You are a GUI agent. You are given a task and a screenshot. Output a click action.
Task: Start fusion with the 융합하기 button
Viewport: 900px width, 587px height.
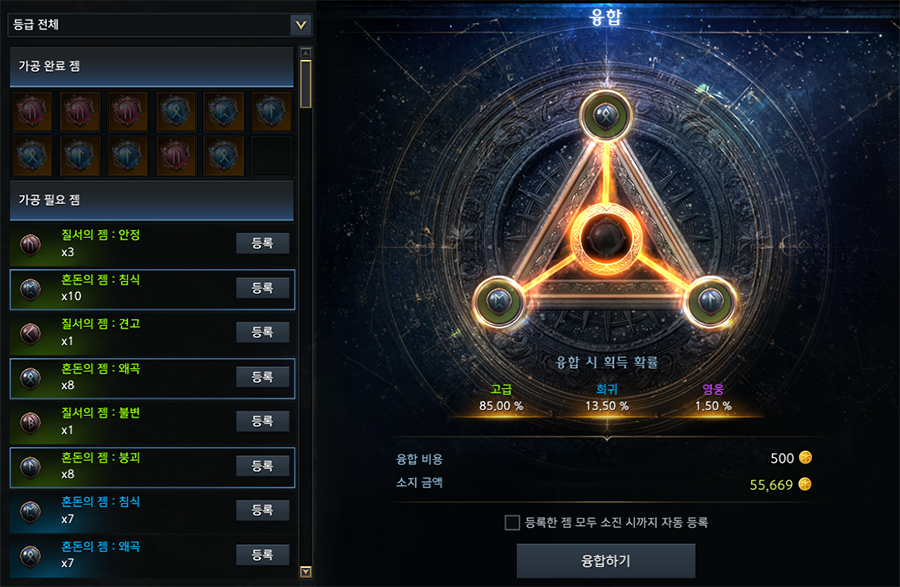point(605,560)
